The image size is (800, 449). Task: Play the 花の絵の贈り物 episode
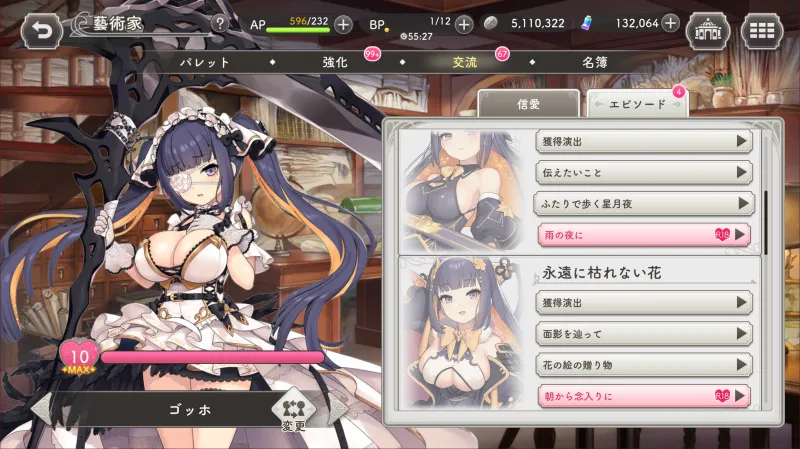(x=643, y=365)
